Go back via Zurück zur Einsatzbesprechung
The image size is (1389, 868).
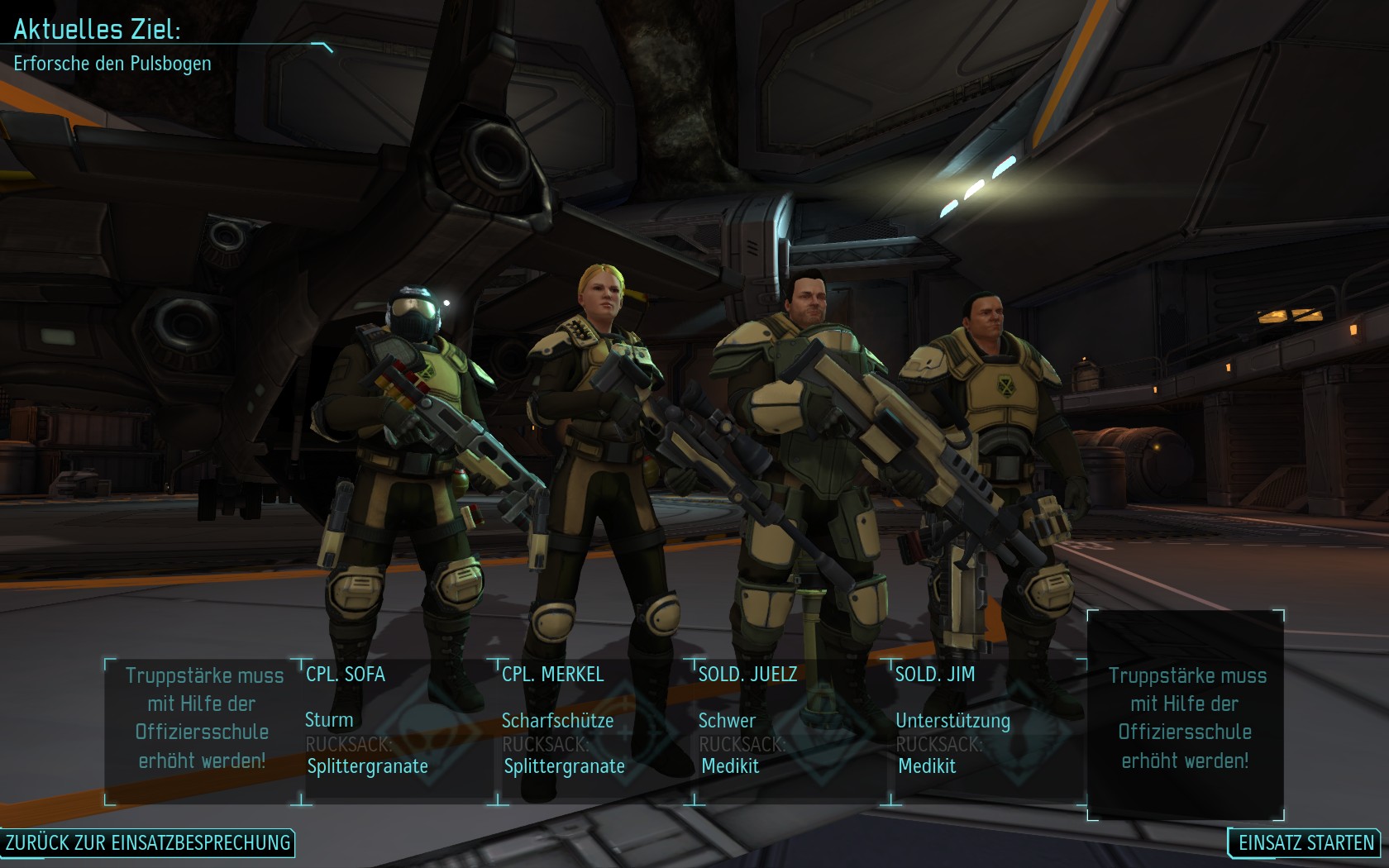click(148, 842)
